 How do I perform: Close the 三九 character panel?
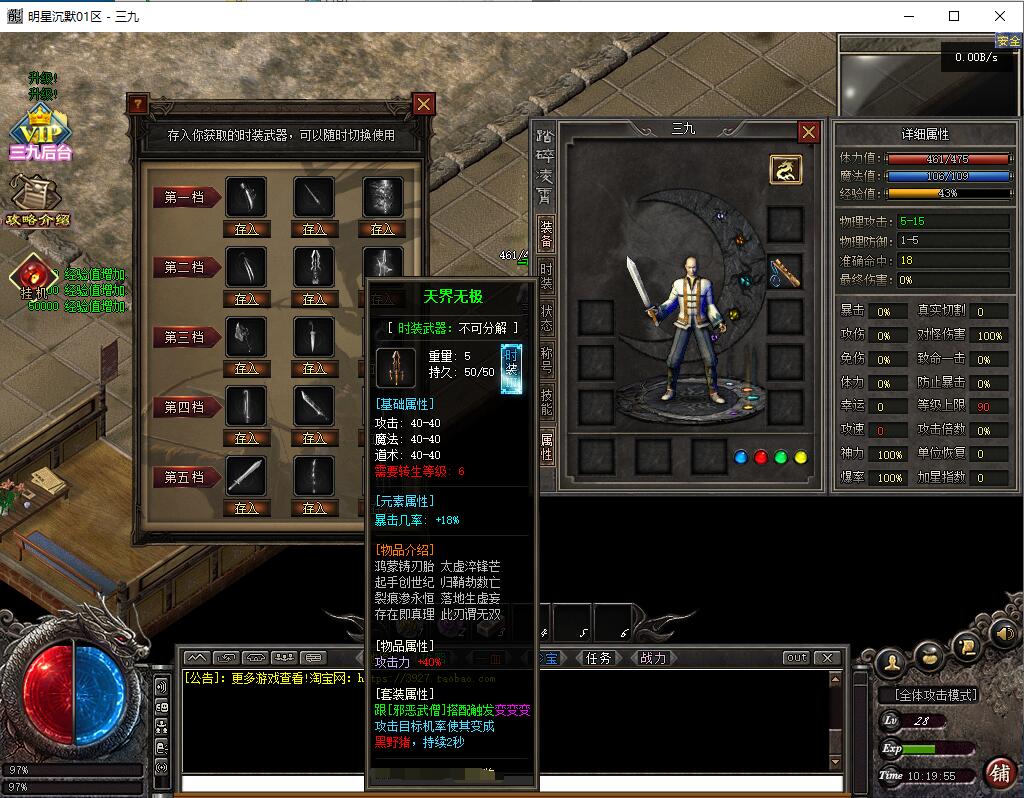click(808, 132)
